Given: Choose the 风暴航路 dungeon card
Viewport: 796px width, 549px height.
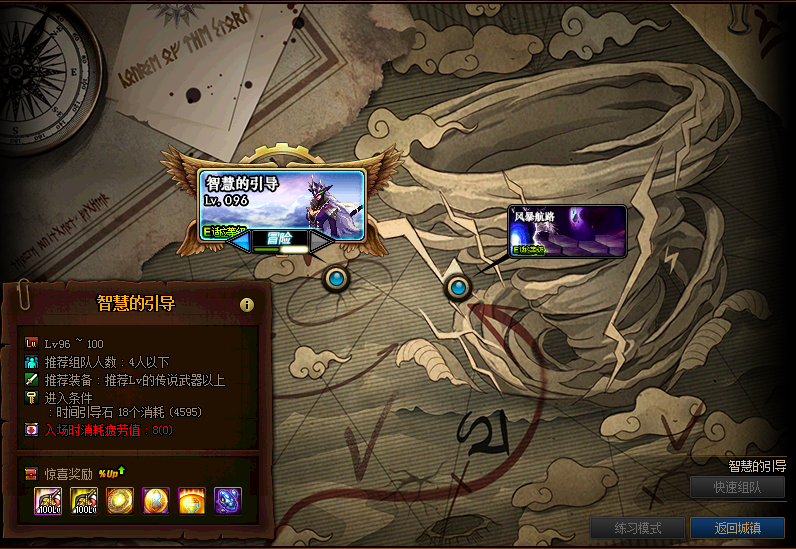Looking at the screenshot, I should click(x=567, y=231).
